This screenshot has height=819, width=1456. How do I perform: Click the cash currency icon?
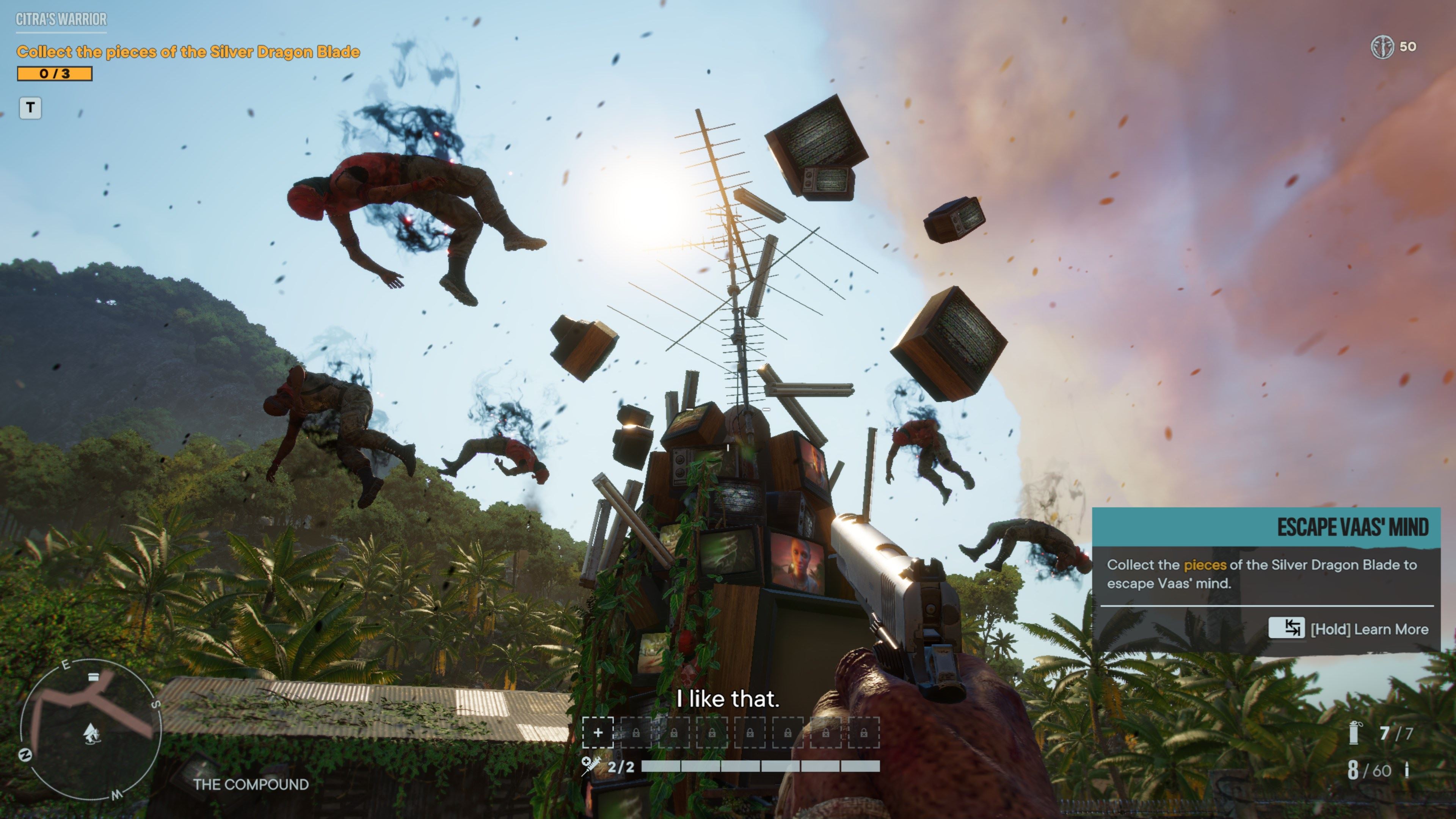(1382, 47)
